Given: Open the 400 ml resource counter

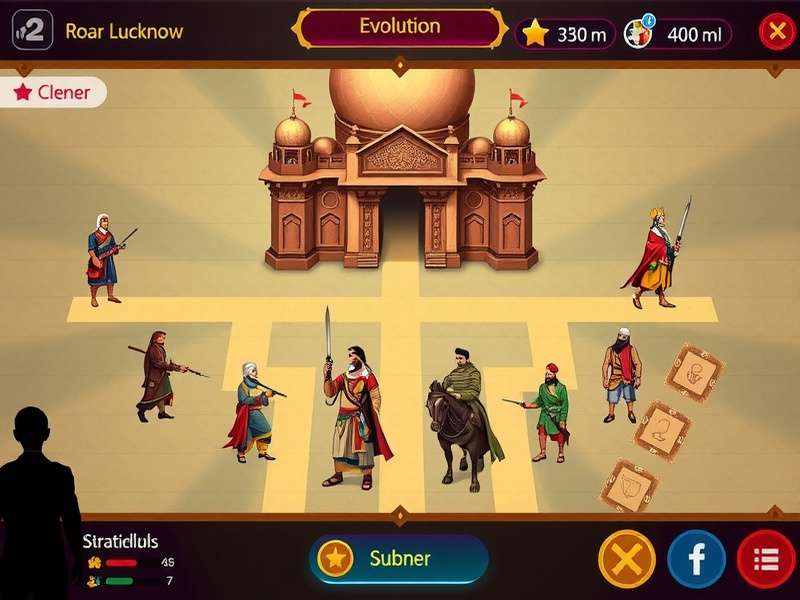Looking at the screenshot, I should pyautogui.click(x=676, y=34).
